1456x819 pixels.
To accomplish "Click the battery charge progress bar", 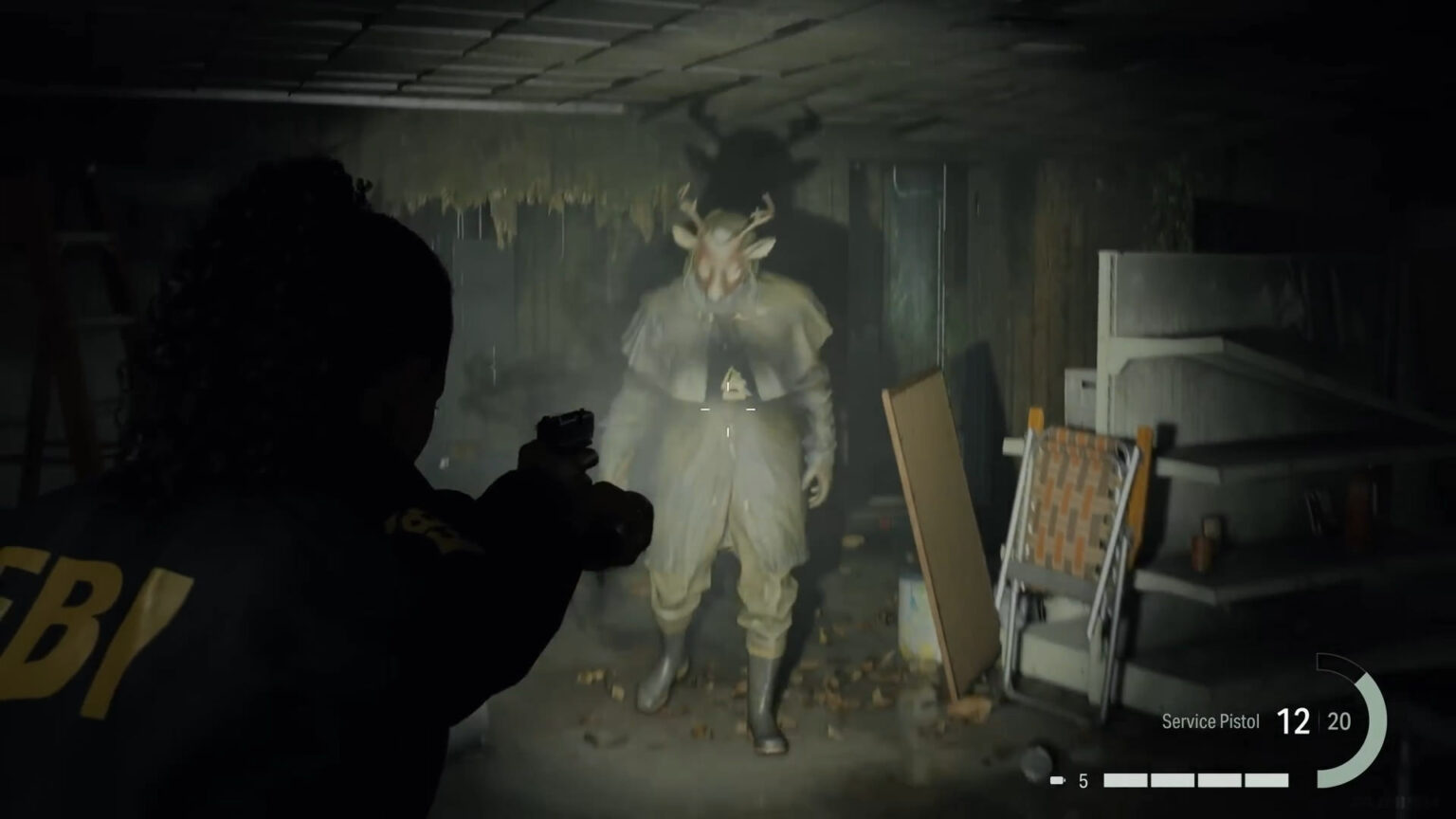I will (x=1194, y=779).
